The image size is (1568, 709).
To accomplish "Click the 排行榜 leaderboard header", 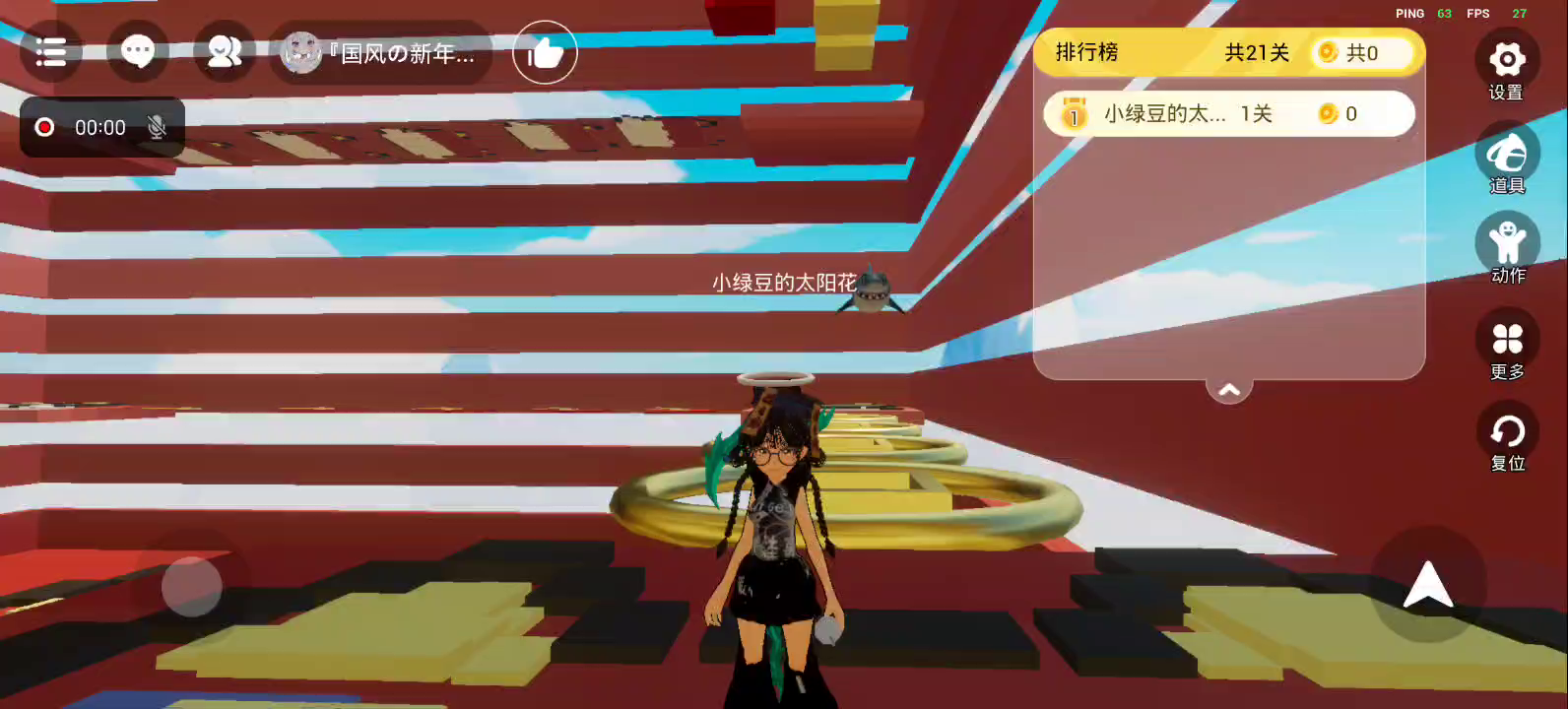I will pyautogui.click(x=1087, y=52).
